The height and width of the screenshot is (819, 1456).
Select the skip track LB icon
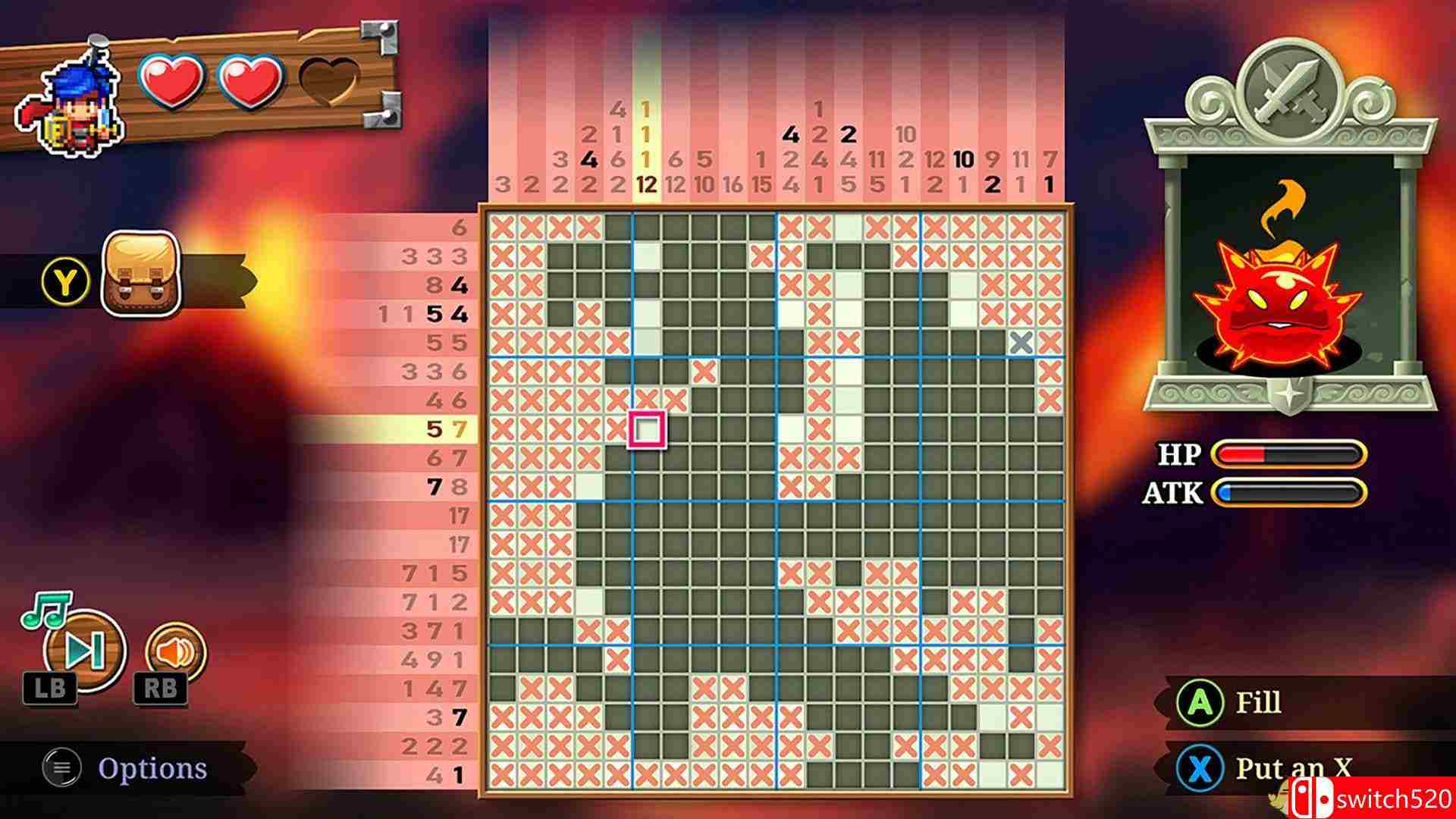83,650
